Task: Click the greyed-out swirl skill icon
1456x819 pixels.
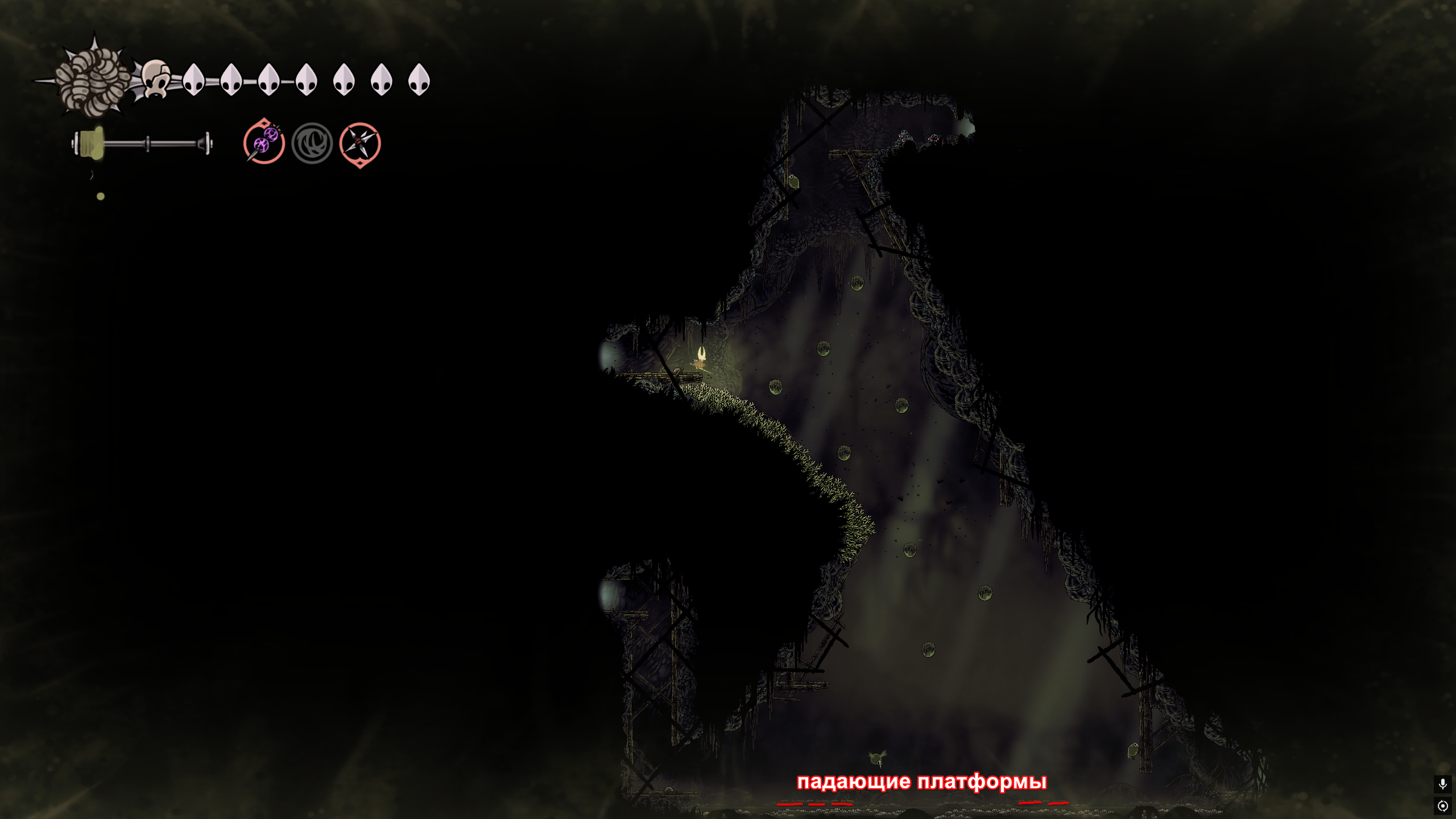Action: [312, 143]
